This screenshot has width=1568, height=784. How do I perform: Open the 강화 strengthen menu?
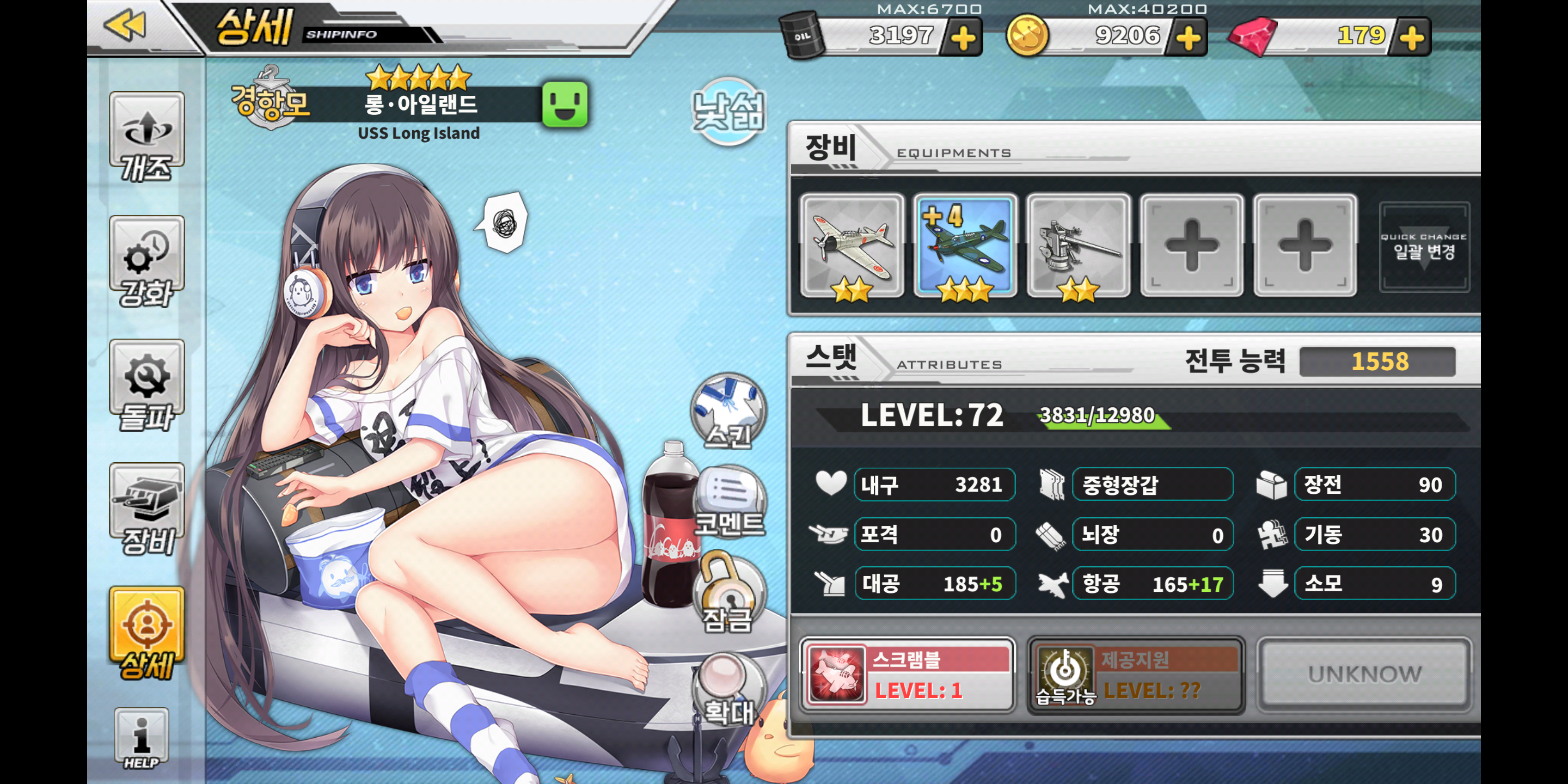click(146, 261)
